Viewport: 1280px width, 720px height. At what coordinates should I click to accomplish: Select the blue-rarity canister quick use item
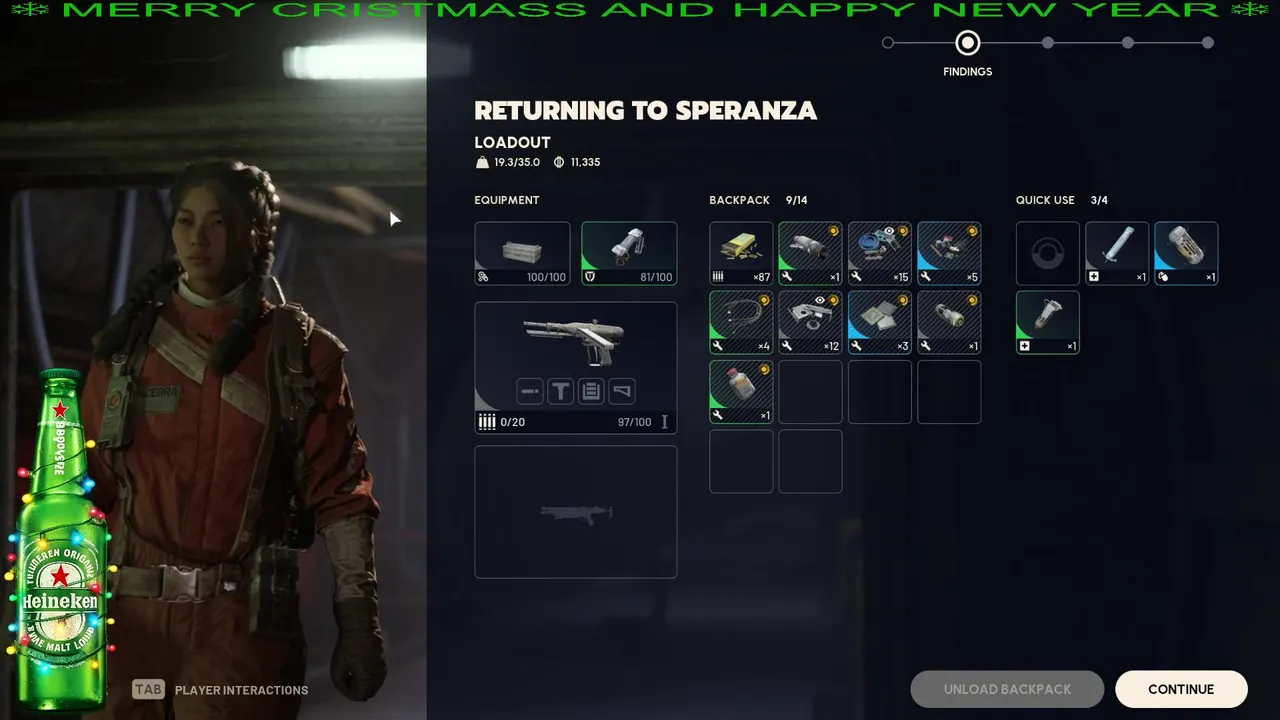(1186, 253)
